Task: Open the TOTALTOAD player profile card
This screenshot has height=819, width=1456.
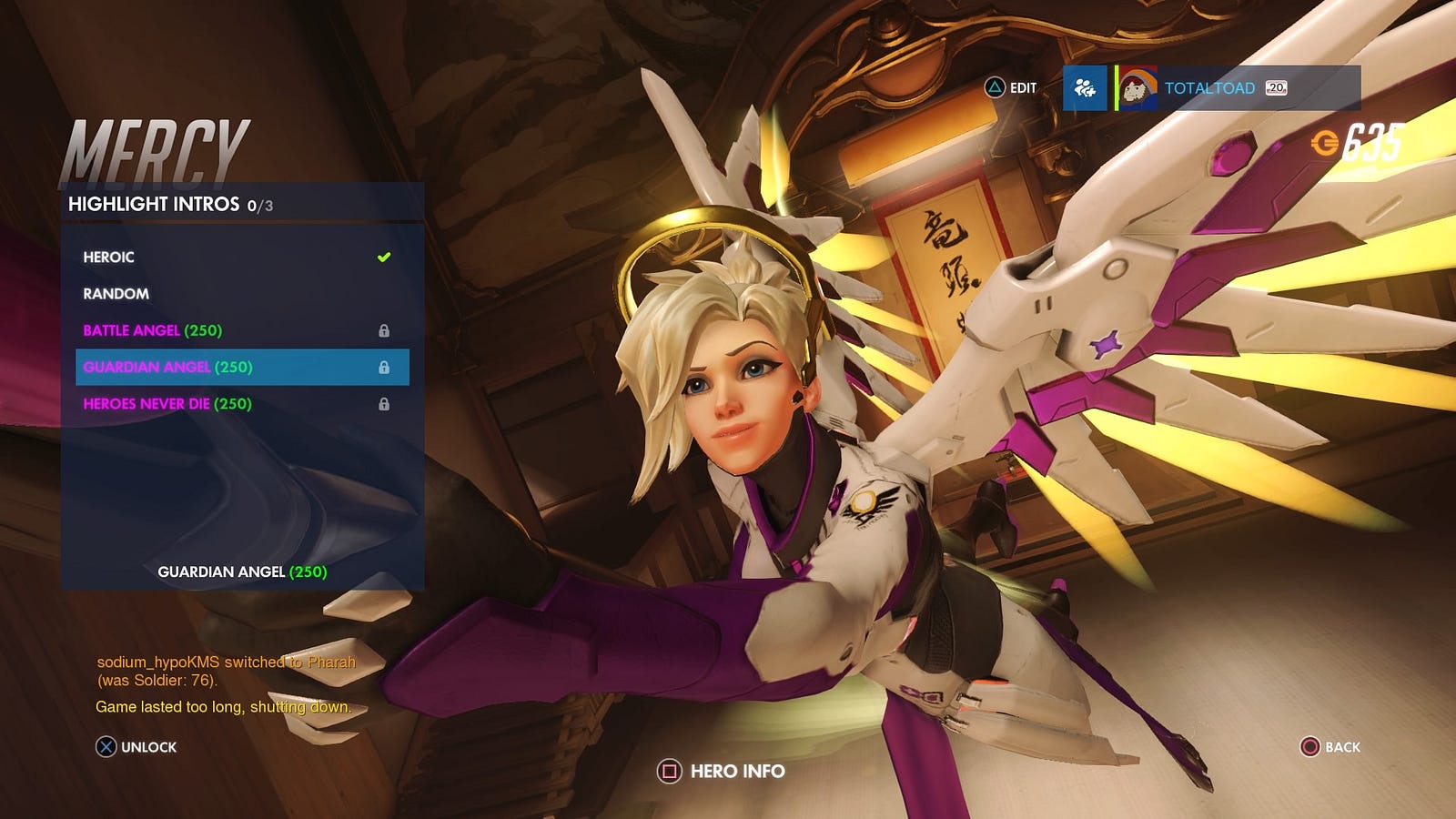Action: pyautogui.click(x=1238, y=88)
